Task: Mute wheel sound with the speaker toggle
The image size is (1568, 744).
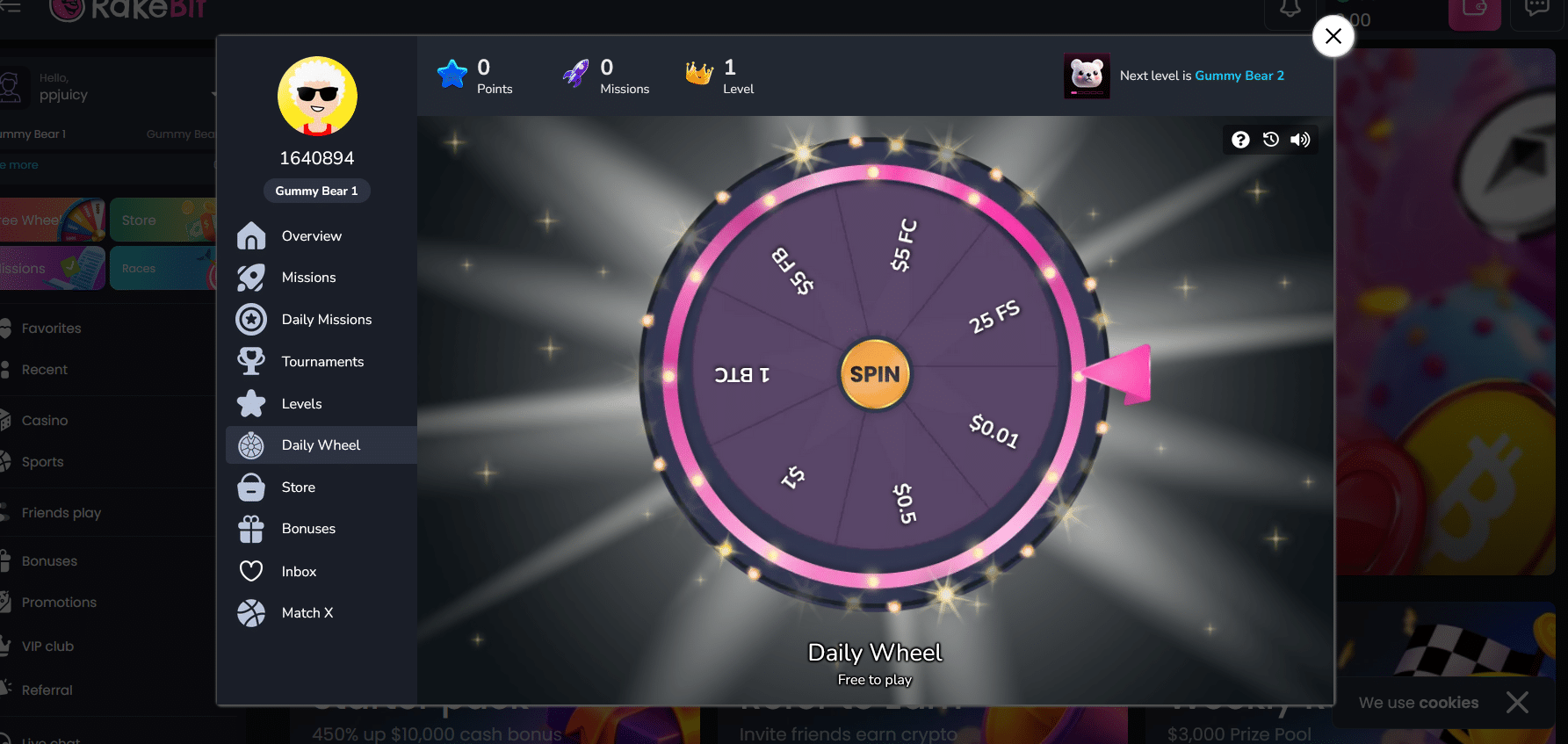Action: 1301,139
